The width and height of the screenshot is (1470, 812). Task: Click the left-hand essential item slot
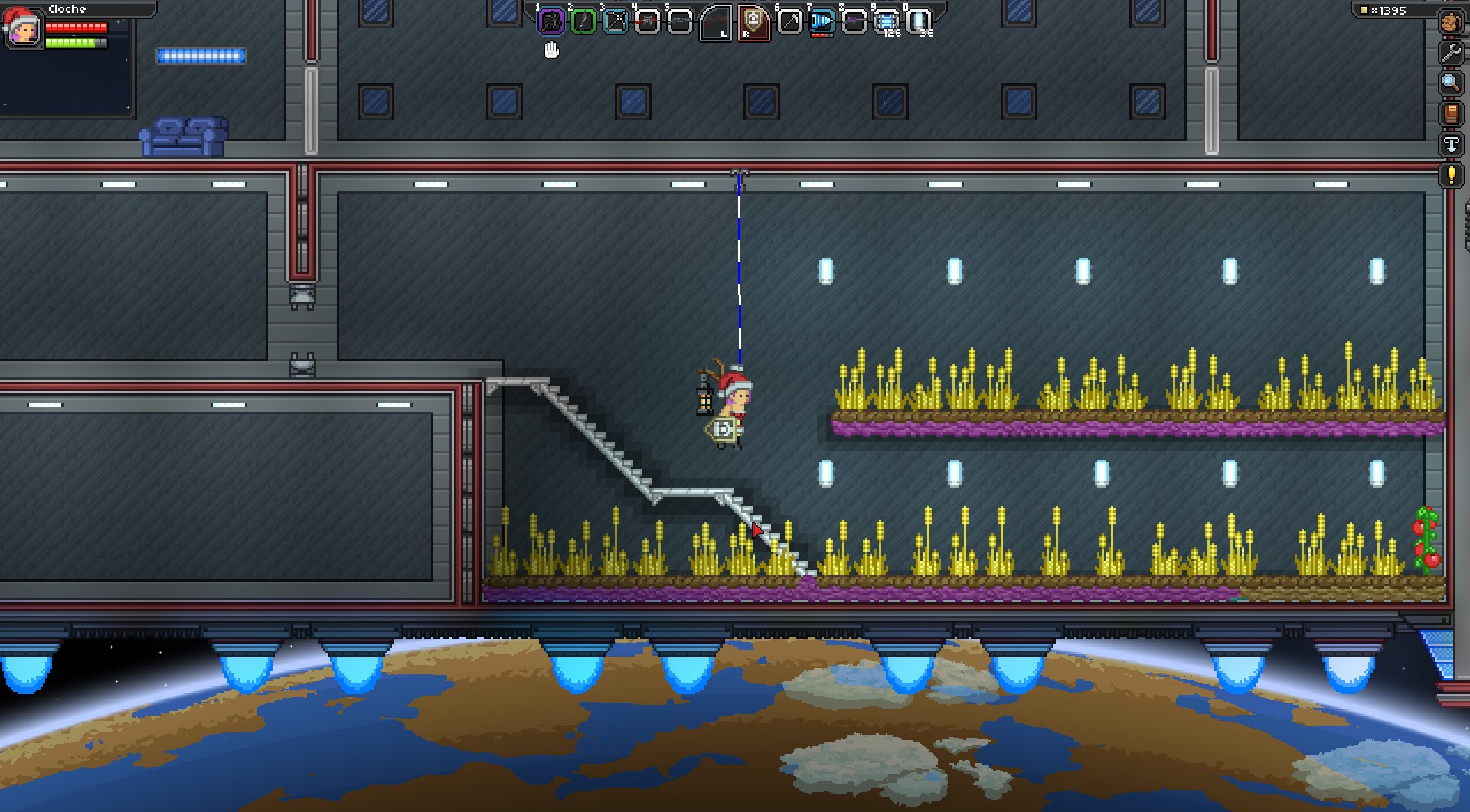[717, 22]
